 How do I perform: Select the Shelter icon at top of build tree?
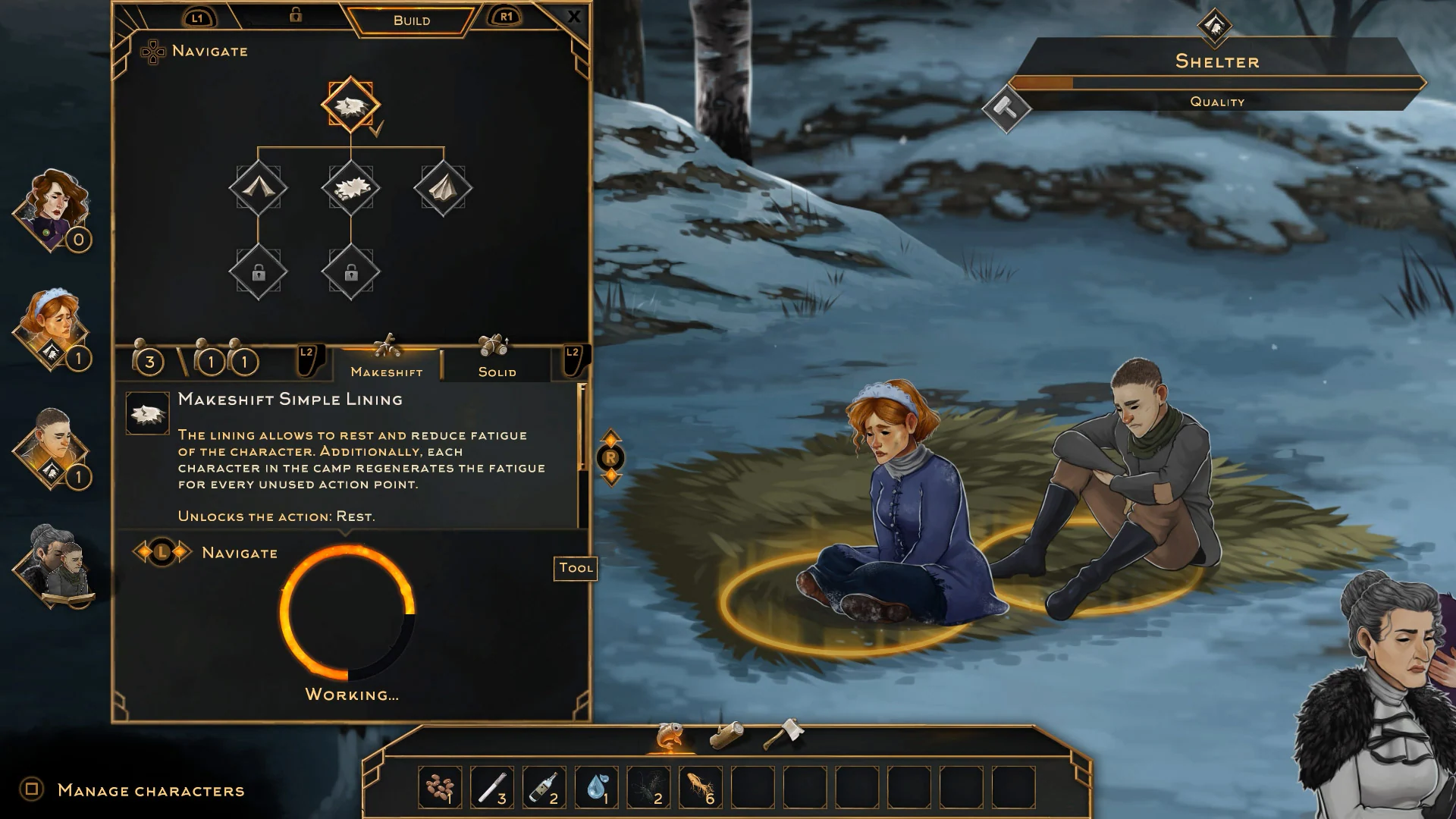[350, 106]
